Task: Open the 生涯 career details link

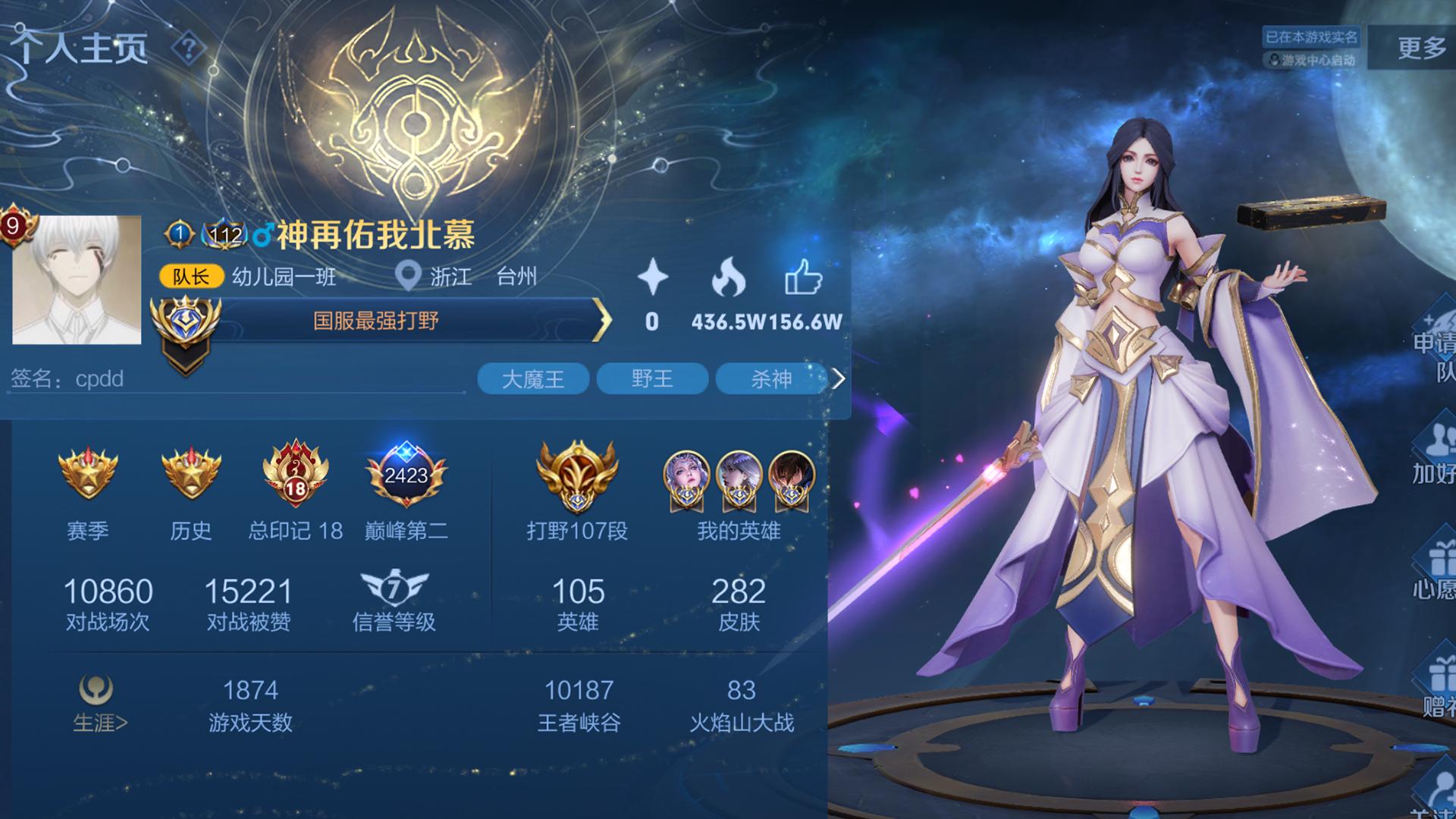Action: click(99, 705)
